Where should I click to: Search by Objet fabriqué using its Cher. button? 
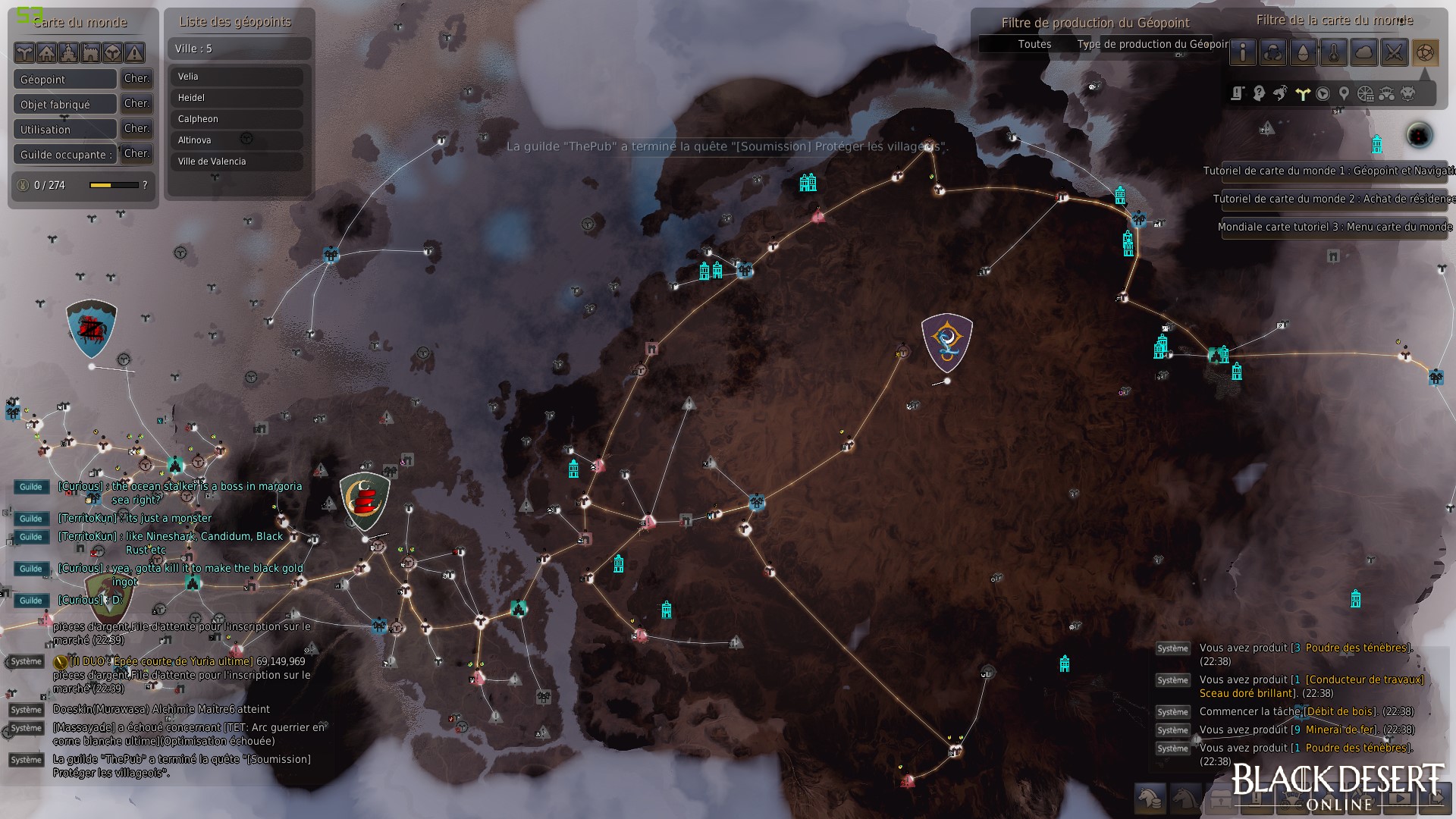click(136, 104)
